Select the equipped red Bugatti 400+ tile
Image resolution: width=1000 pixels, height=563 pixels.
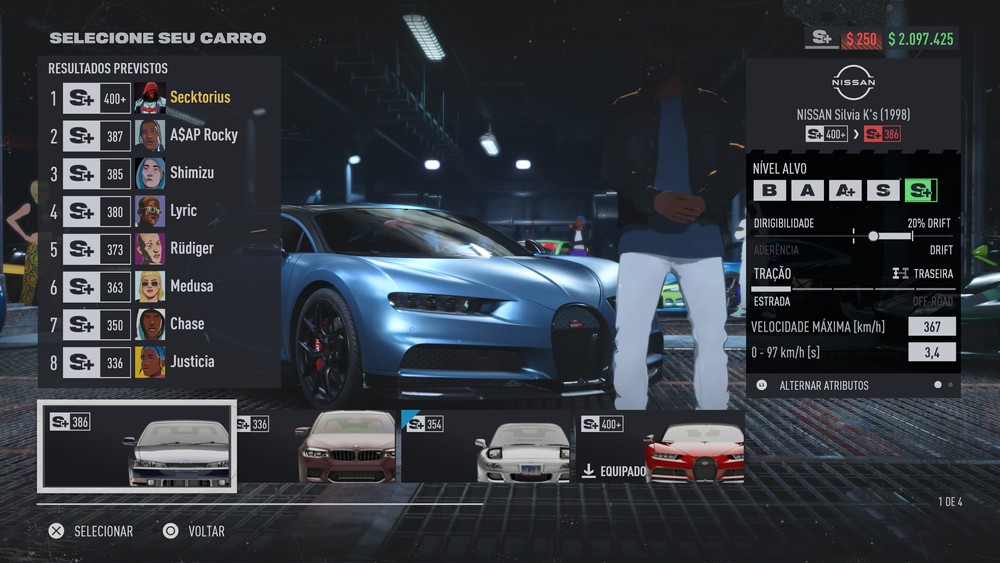pyautogui.click(x=661, y=446)
